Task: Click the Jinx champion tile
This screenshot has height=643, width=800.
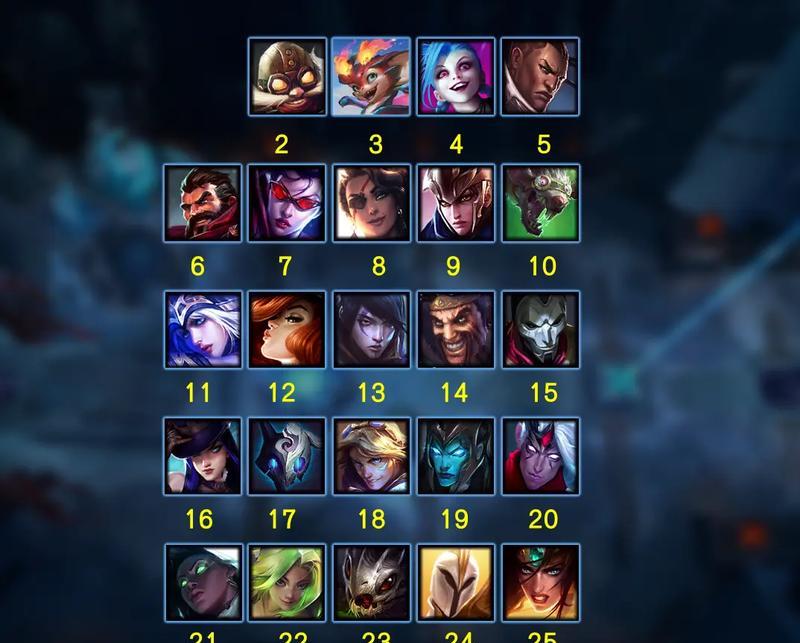Action: tap(456, 77)
